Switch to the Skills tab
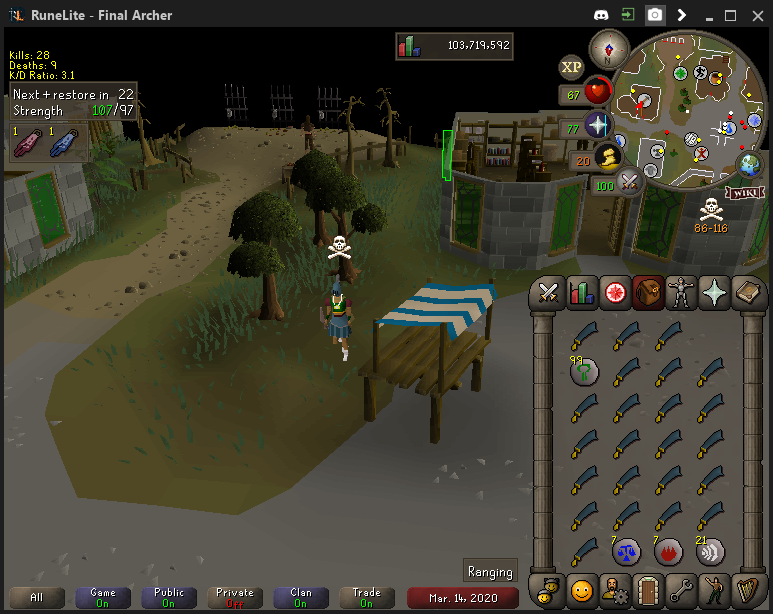Image resolution: width=773 pixels, height=614 pixels. (x=582, y=292)
